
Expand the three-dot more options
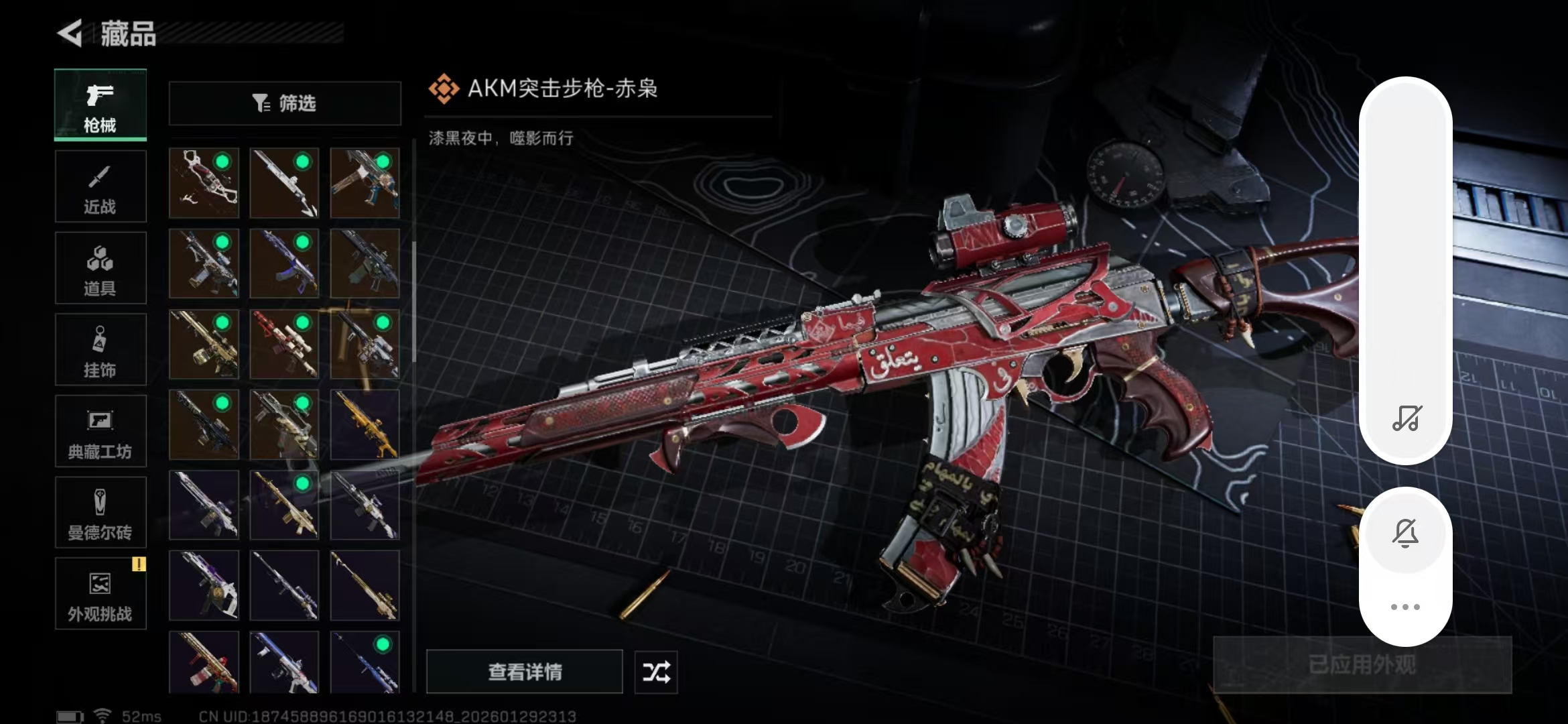click(1406, 607)
